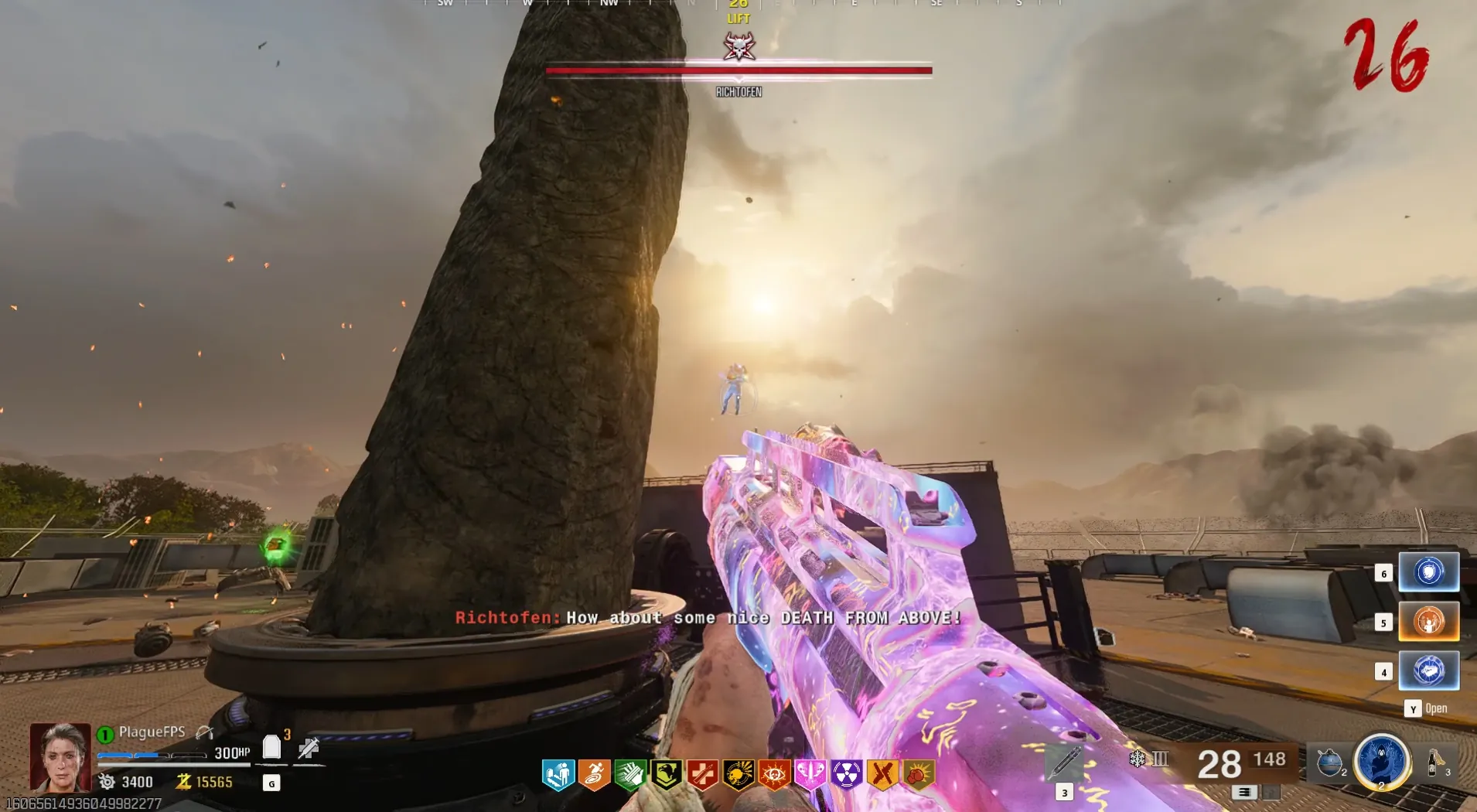Activate the blue GobbleGum in slot 4
The width and height of the screenshot is (1477, 812).
point(1428,670)
